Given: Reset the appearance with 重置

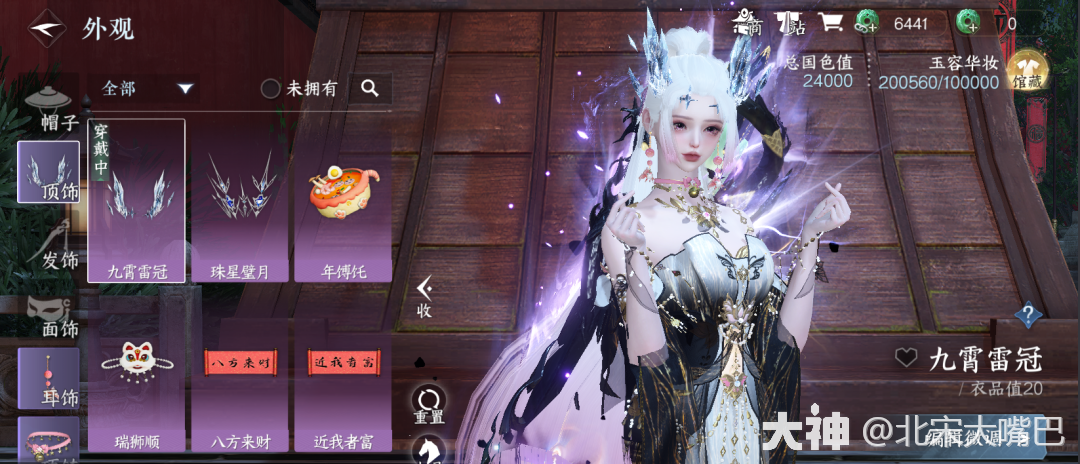Looking at the screenshot, I should click(x=429, y=404).
